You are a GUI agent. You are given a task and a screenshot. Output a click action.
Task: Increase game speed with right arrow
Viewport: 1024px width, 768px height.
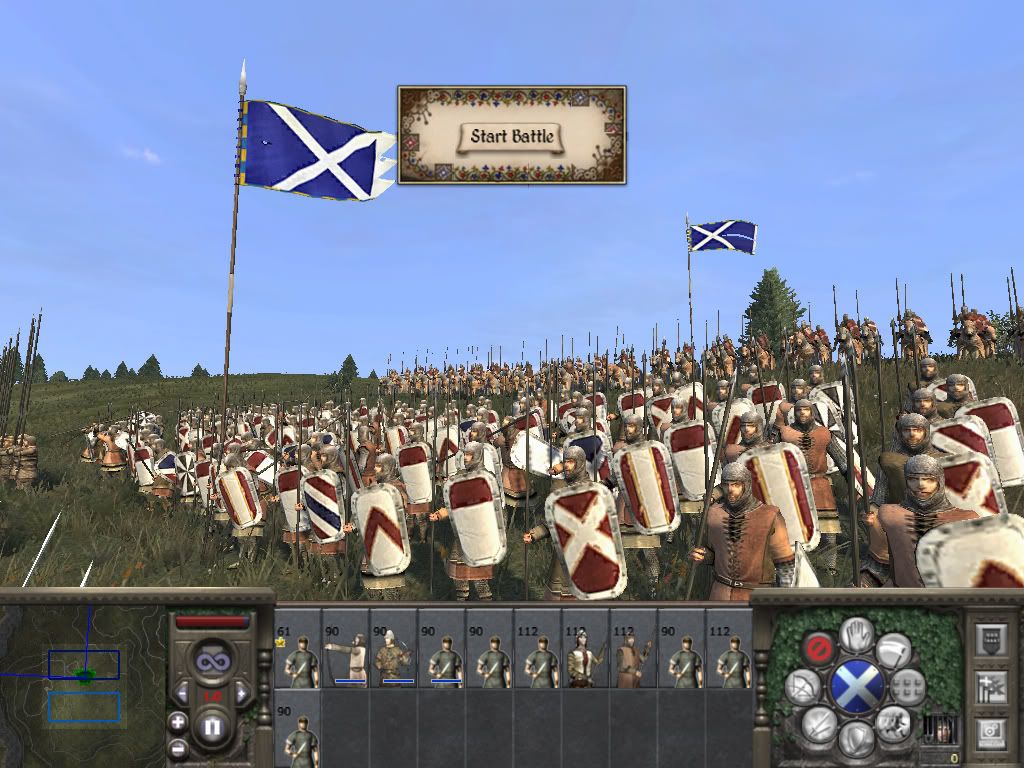(240, 693)
